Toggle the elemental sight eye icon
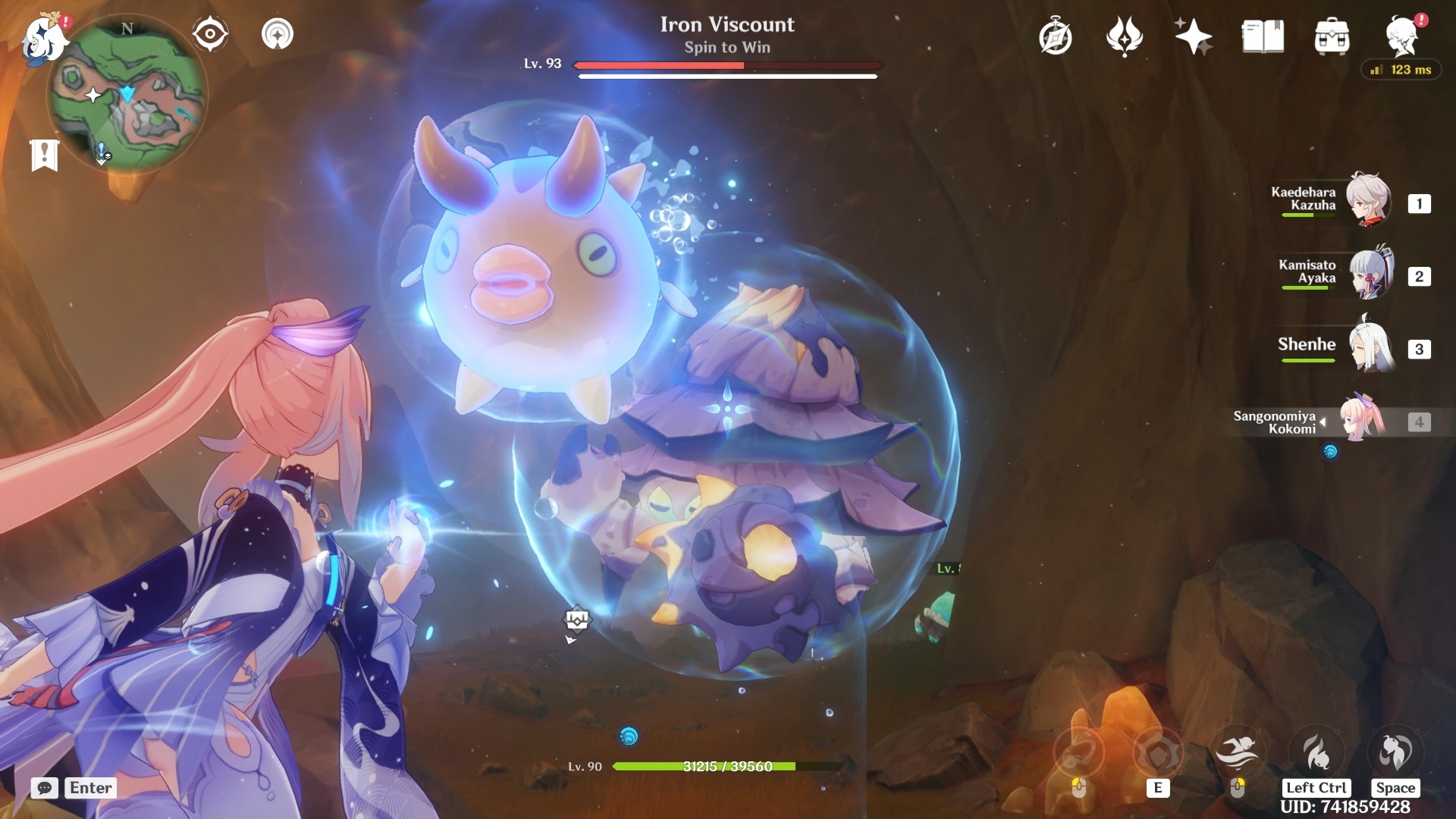The image size is (1456, 819). tap(209, 34)
